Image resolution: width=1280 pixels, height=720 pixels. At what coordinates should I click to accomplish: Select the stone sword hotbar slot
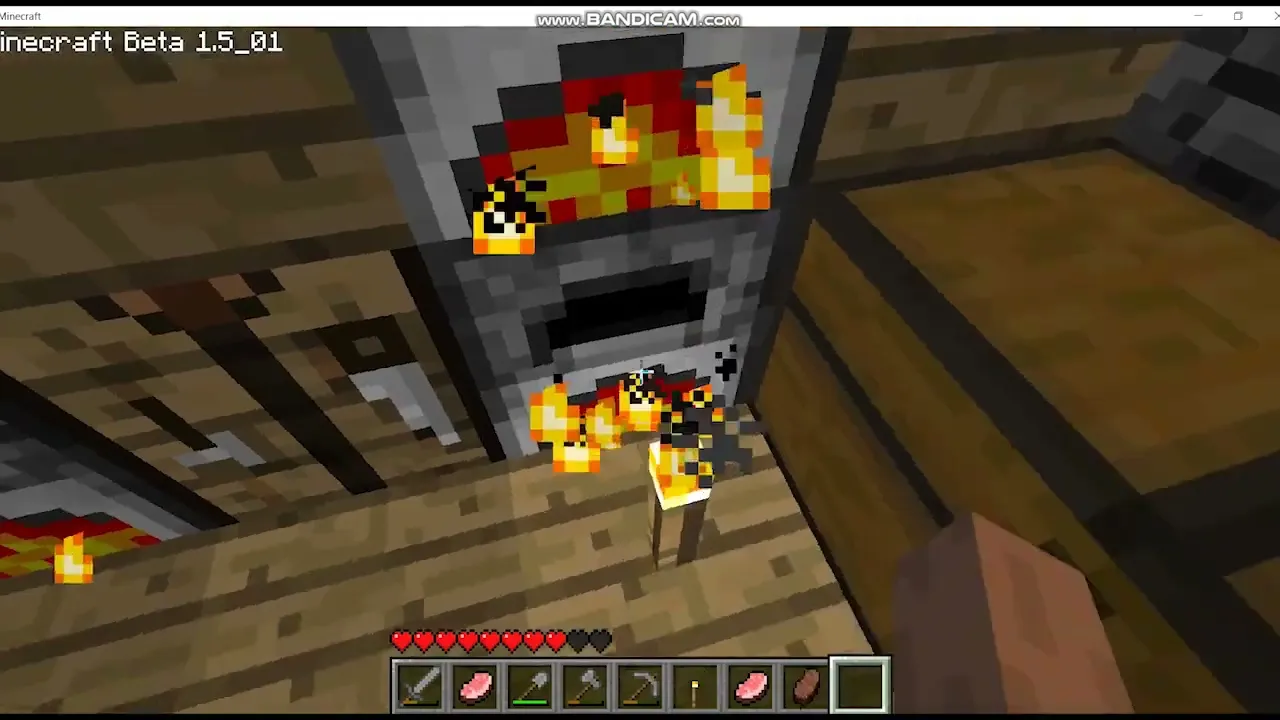click(x=420, y=686)
